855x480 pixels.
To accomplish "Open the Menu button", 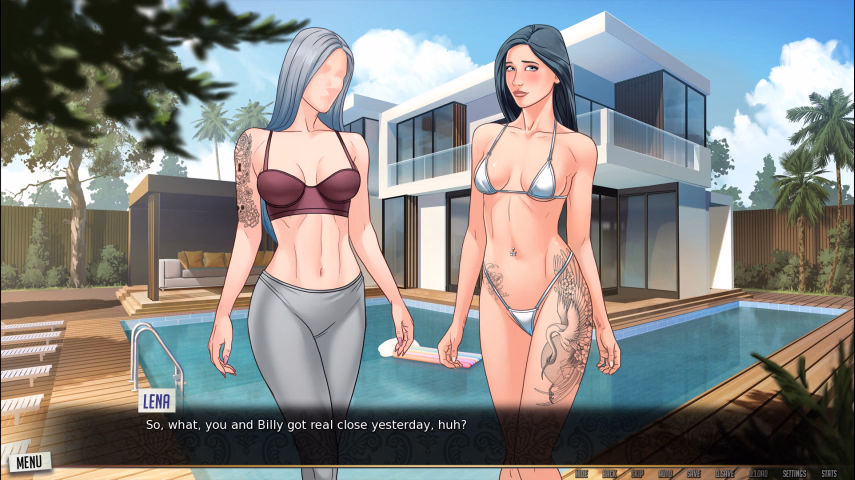I will click(28, 461).
